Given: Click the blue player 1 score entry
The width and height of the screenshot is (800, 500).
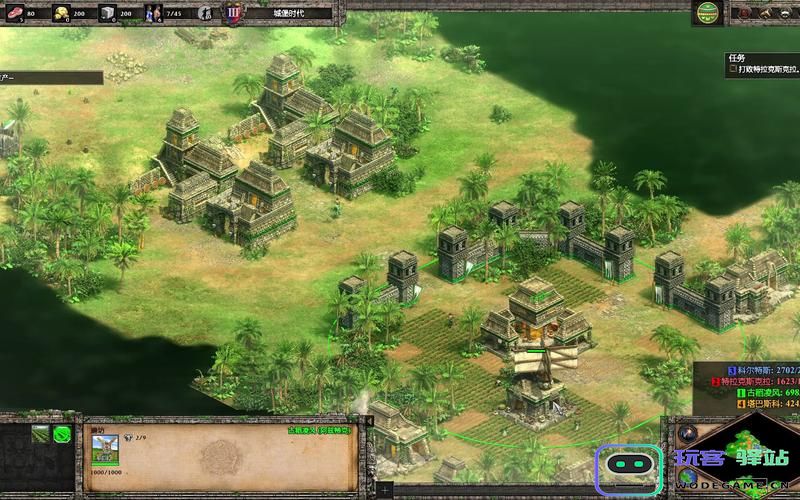Looking at the screenshot, I should coord(762,369).
